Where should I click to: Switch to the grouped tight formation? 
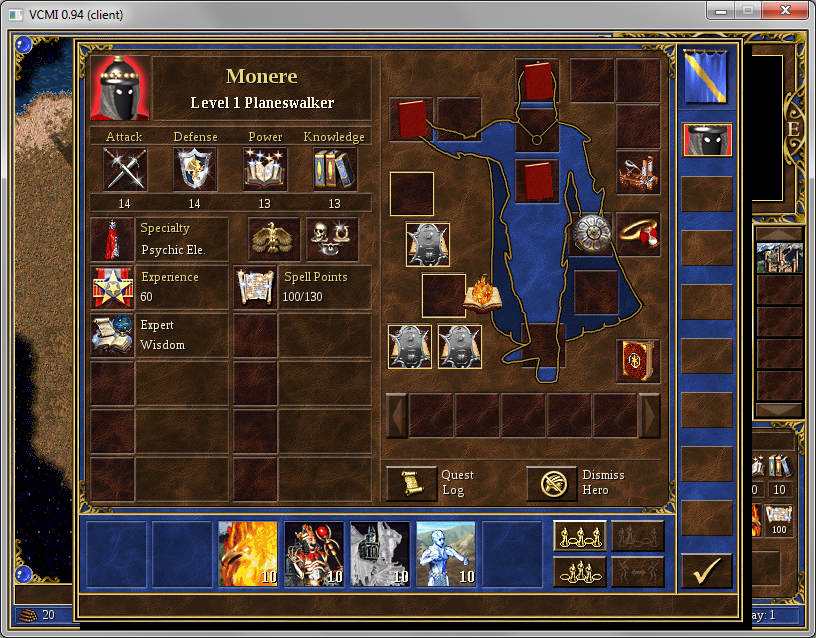[x=580, y=571]
